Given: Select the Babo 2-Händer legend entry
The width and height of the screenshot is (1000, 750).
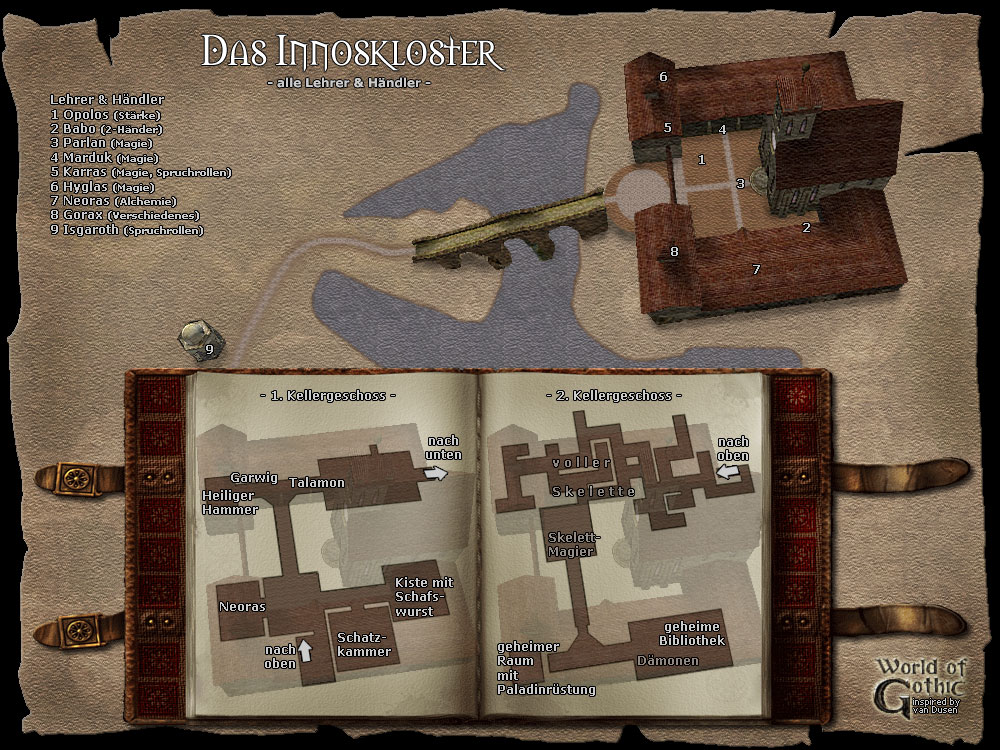Looking at the screenshot, I should coord(106,129).
